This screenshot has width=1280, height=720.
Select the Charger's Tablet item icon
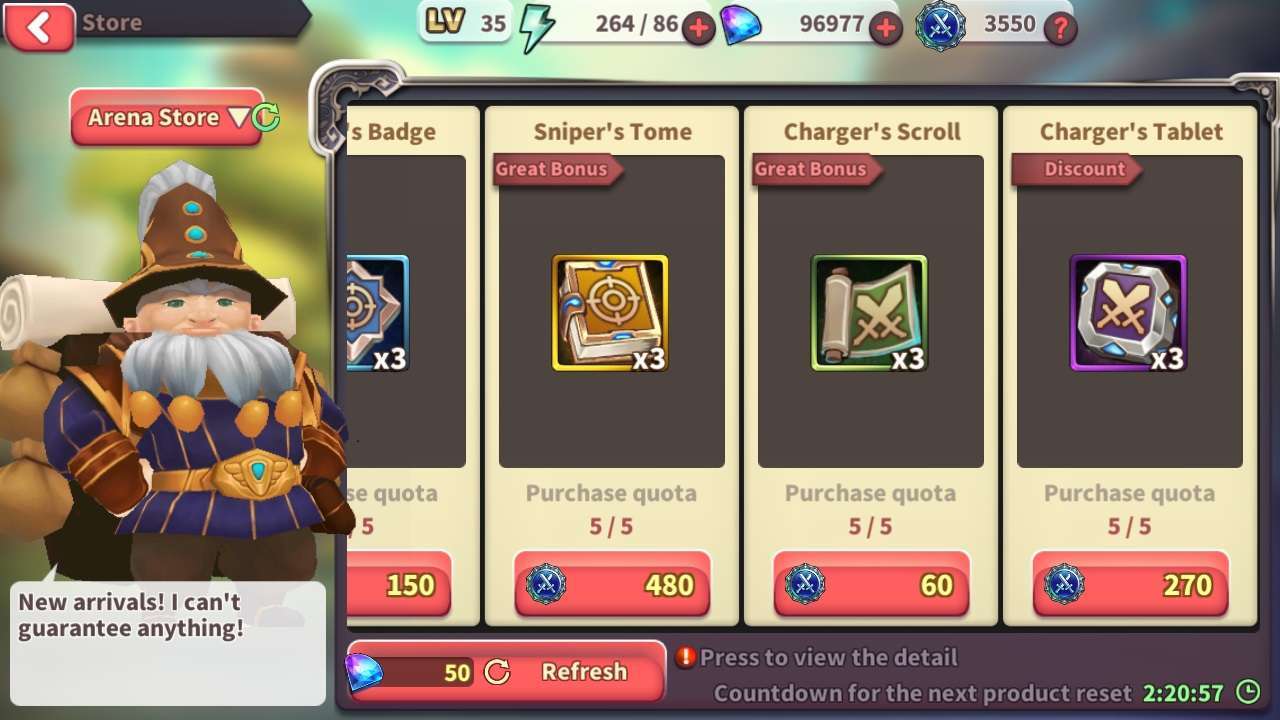click(x=1128, y=313)
